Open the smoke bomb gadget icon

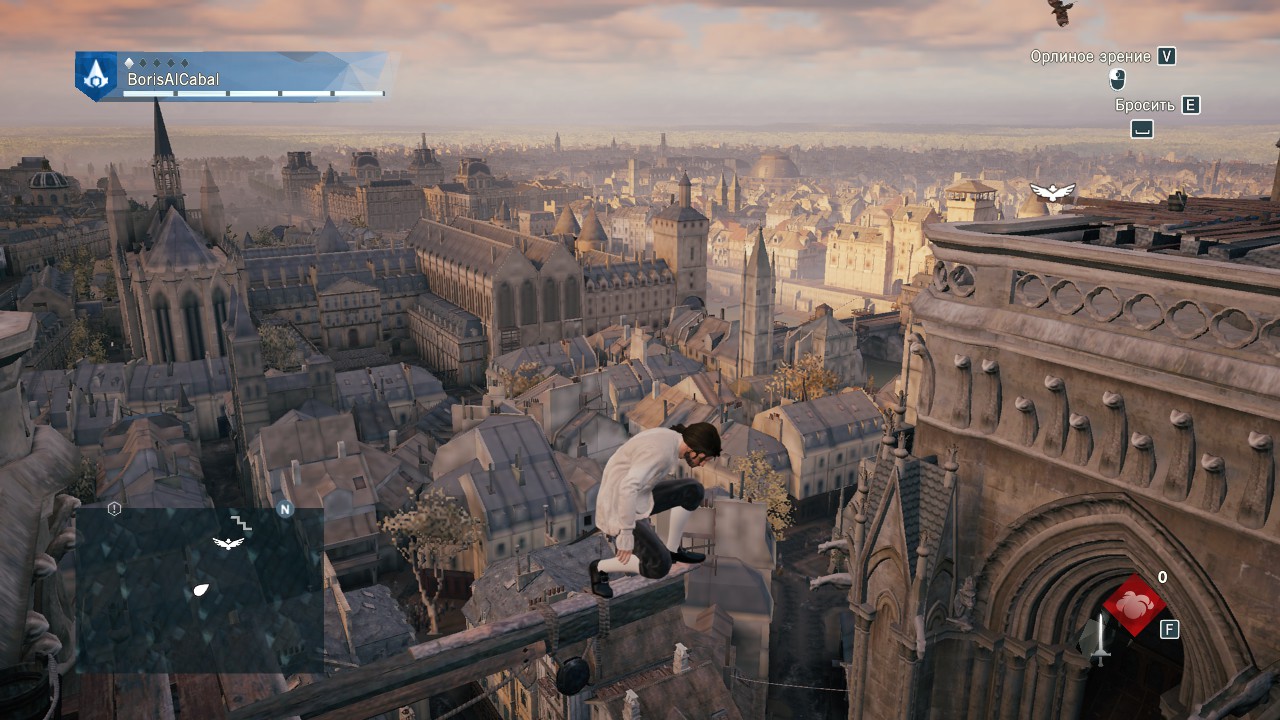point(1136,606)
